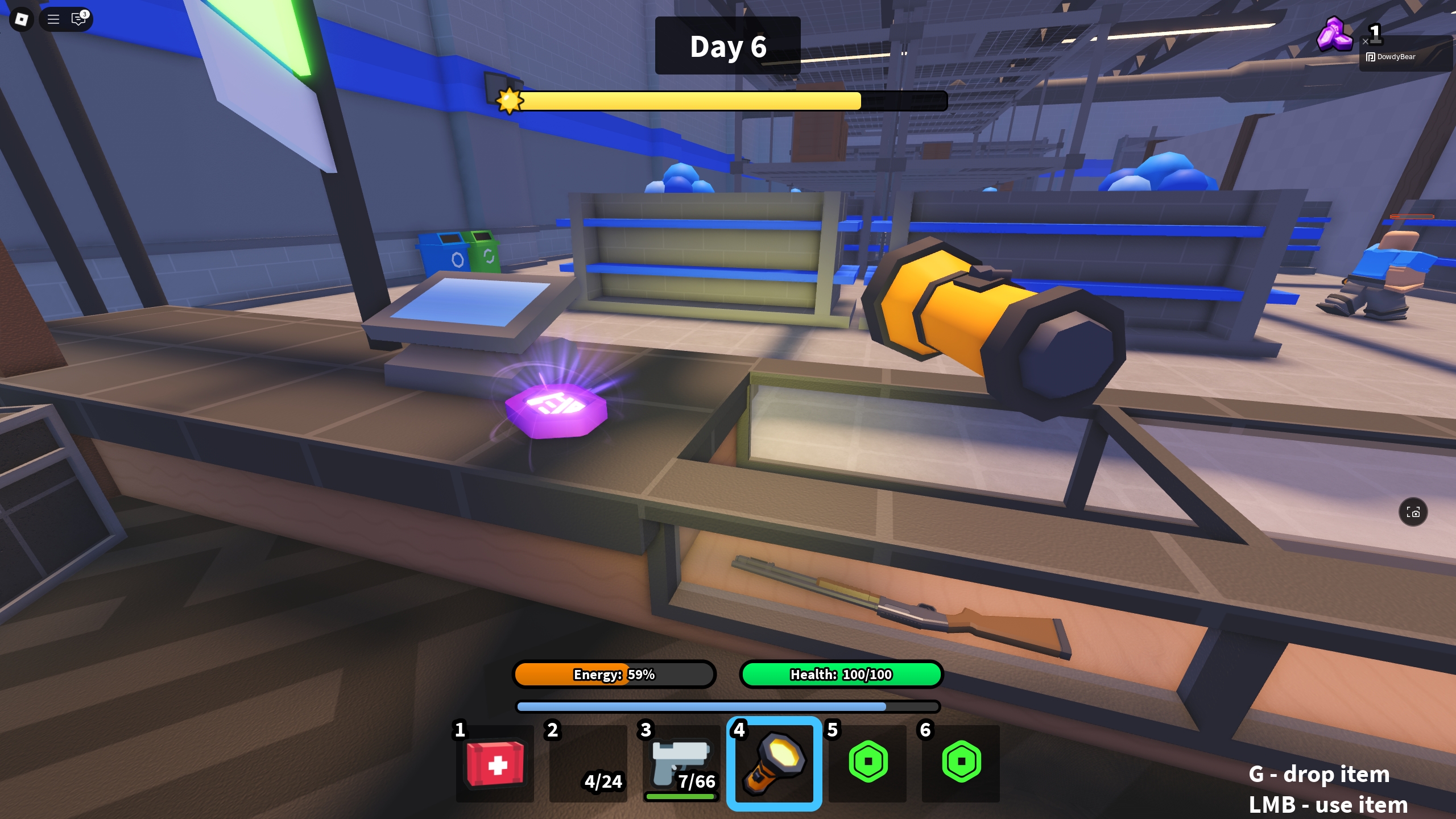Click the DowdyBear username label

[x=1397, y=57]
